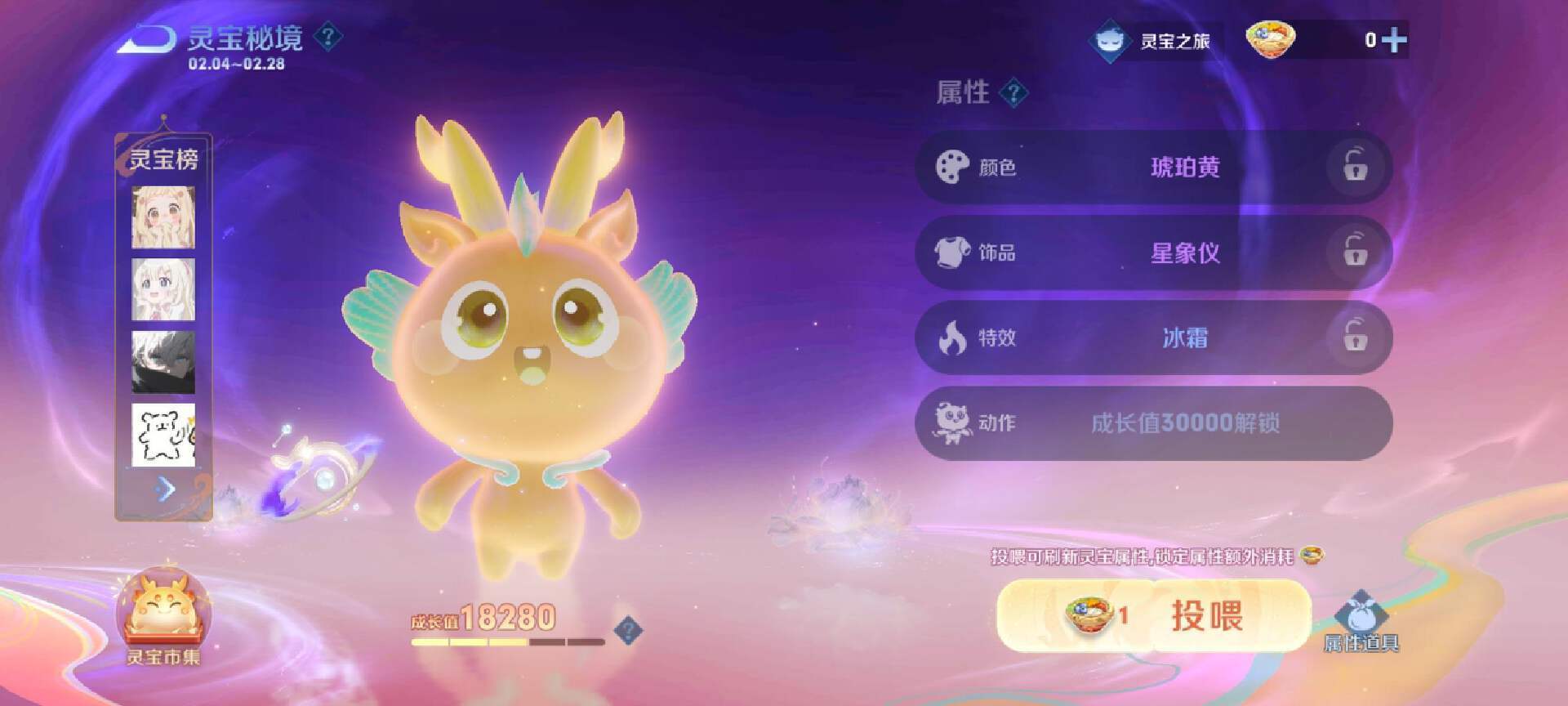This screenshot has width=1568, height=706.
Task: Toggle the lock on 颜色 琥珀黄
Action: point(1355,167)
